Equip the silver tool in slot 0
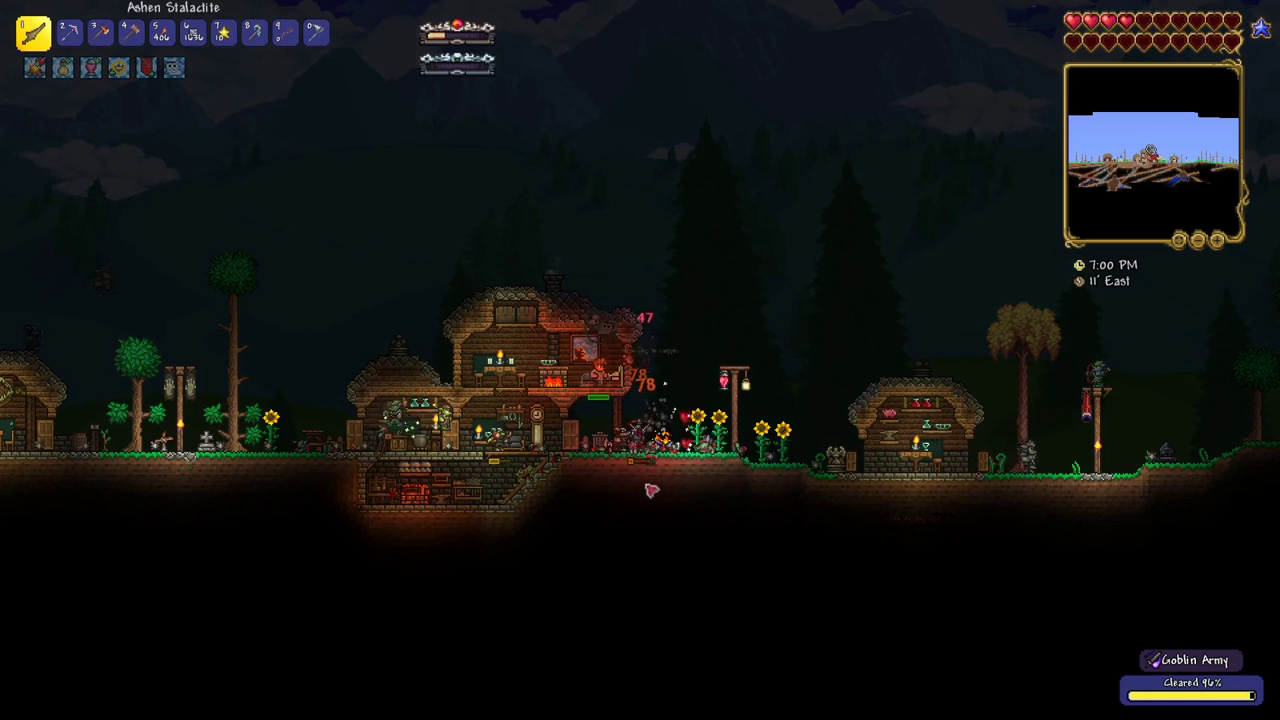Viewport: 1280px width, 720px height. pos(316,33)
